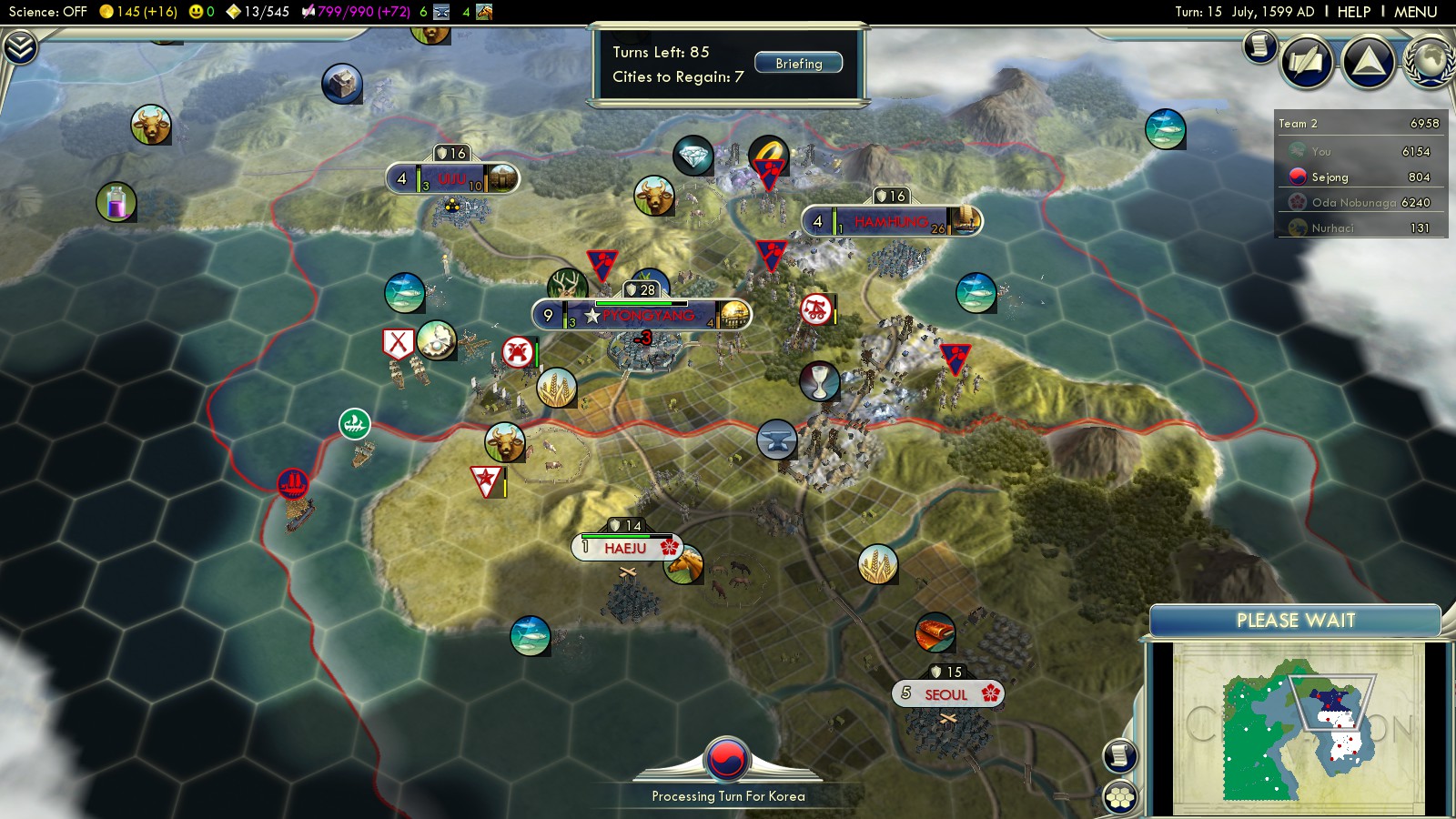Open the HELP Civilopedia

point(1353,12)
